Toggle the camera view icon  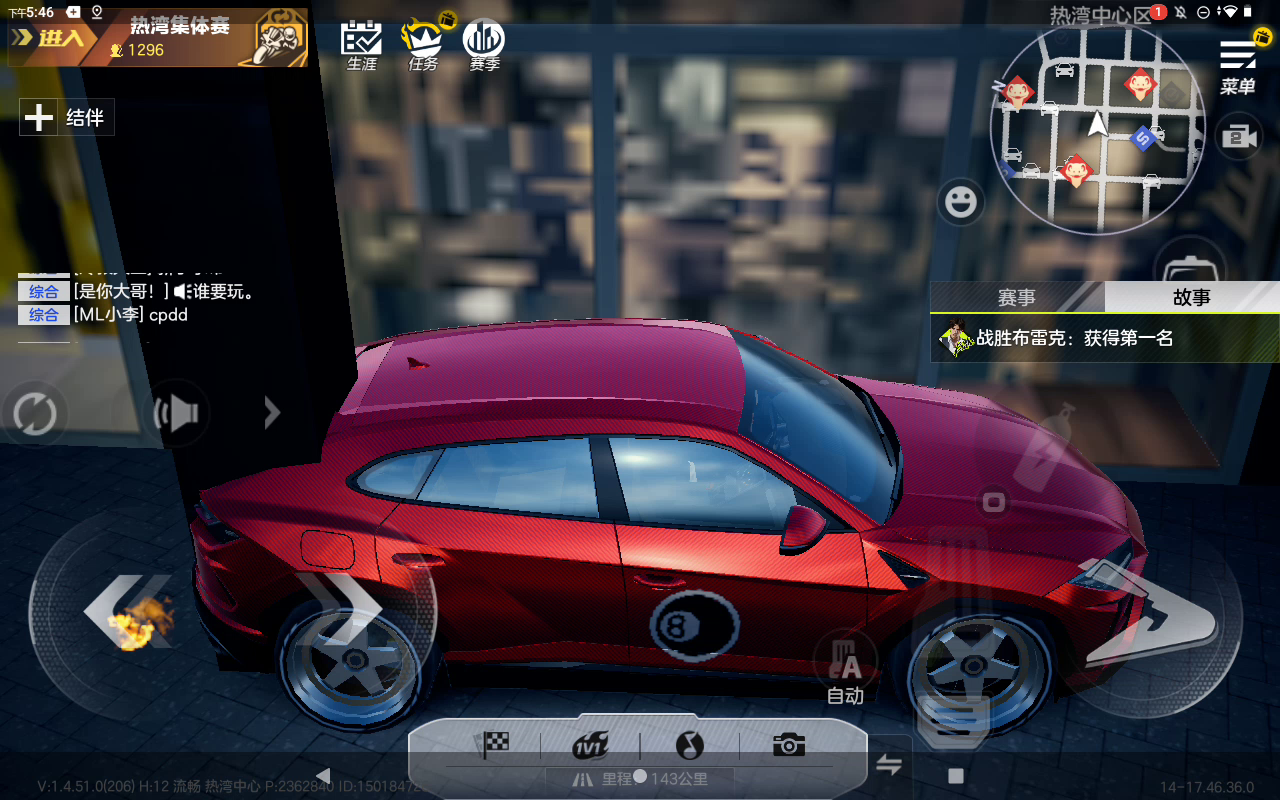[x=1238, y=138]
